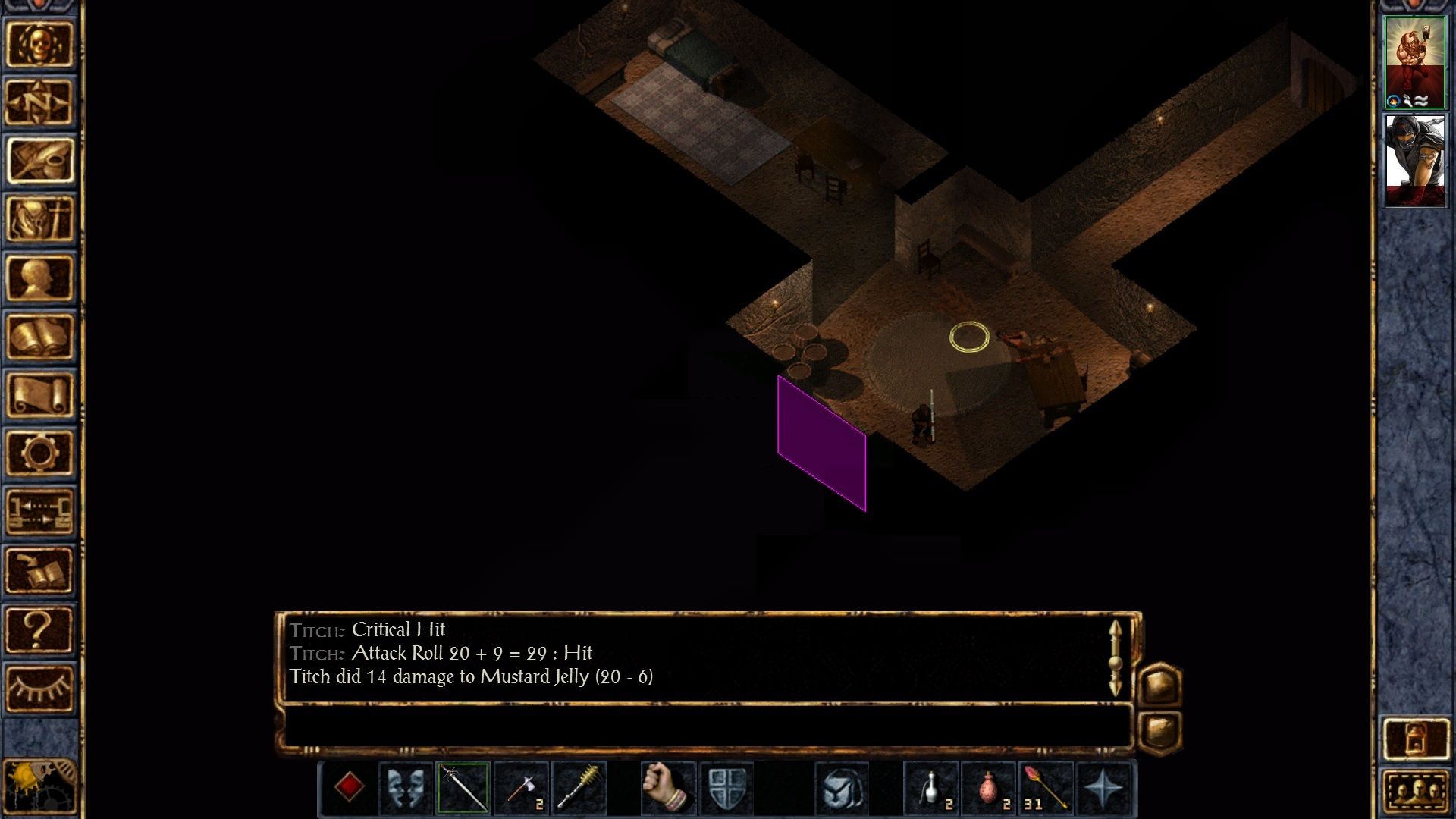Image resolution: width=1456 pixels, height=819 pixels.
Task: Select the hooded character portrait
Action: 1414,160
